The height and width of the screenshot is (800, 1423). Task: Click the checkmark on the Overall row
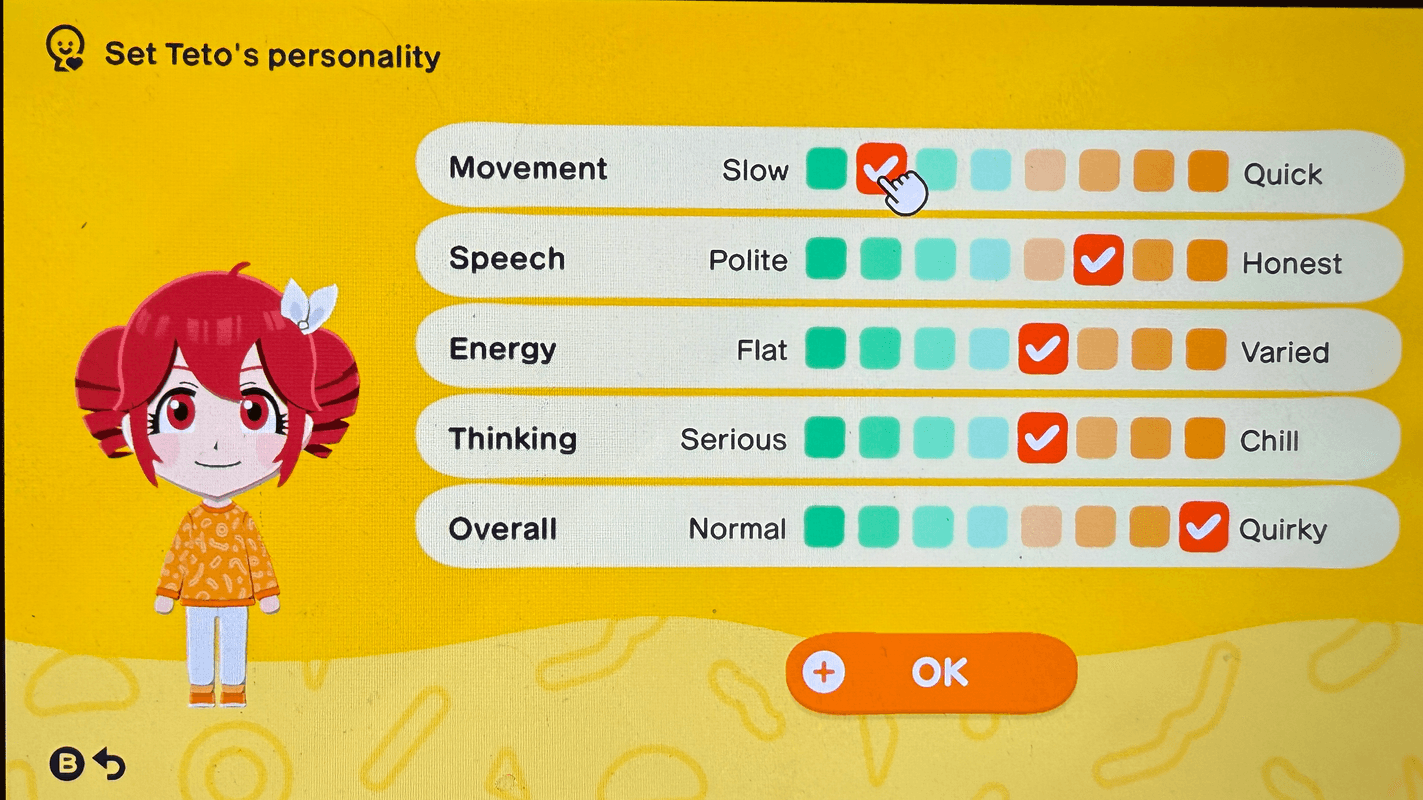1203,528
